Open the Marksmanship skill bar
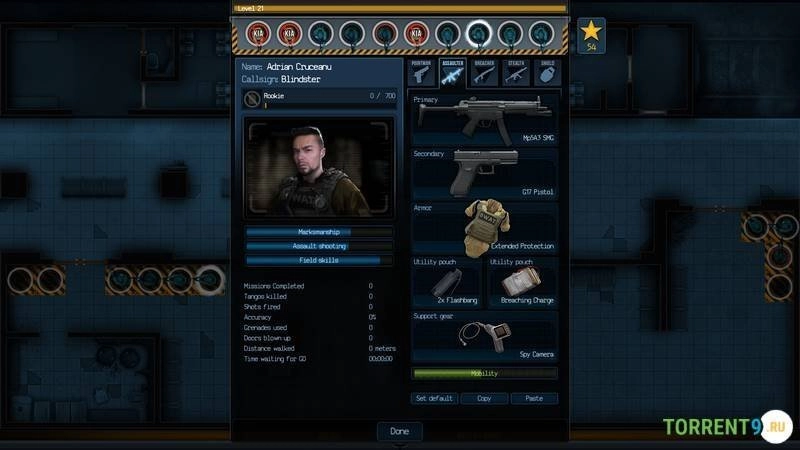Viewport: 800px width, 450px height. tap(319, 232)
